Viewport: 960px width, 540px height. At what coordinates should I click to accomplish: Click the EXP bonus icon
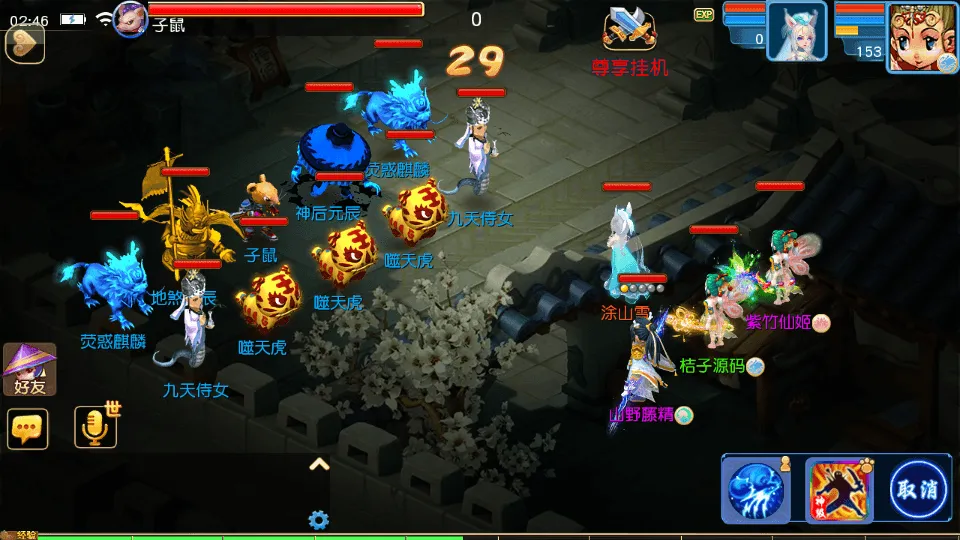[x=704, y=14]
